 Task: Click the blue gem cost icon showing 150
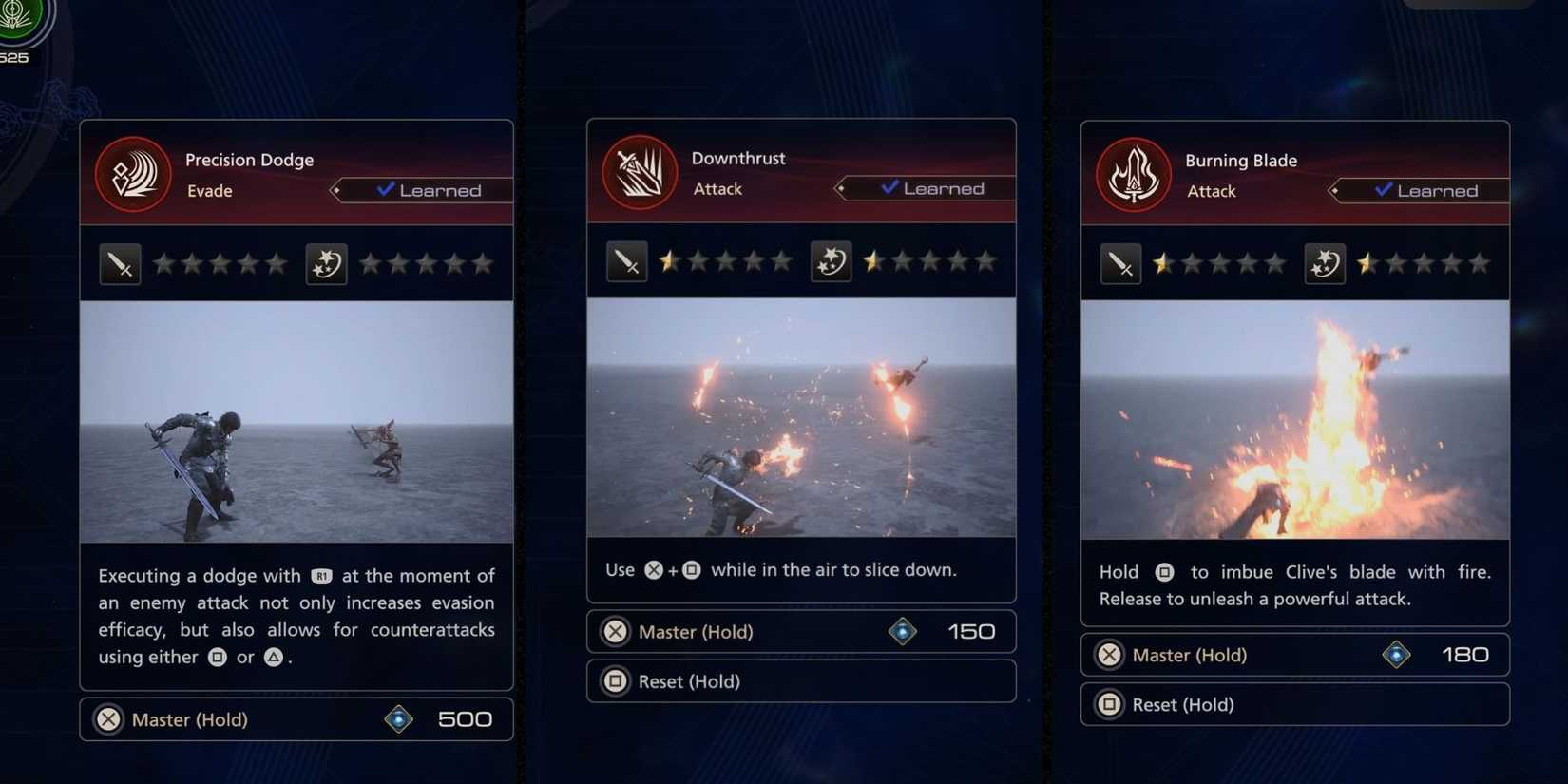(902, 630)
